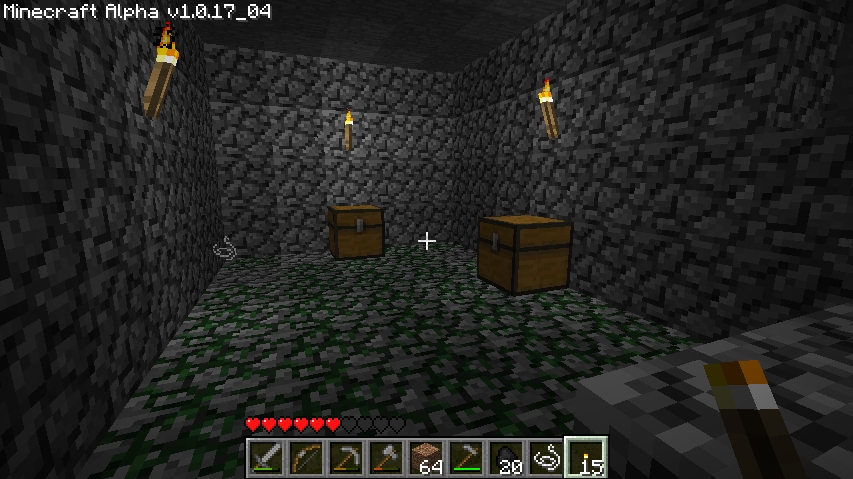Select the sword hotbar slot

[265, 458]
